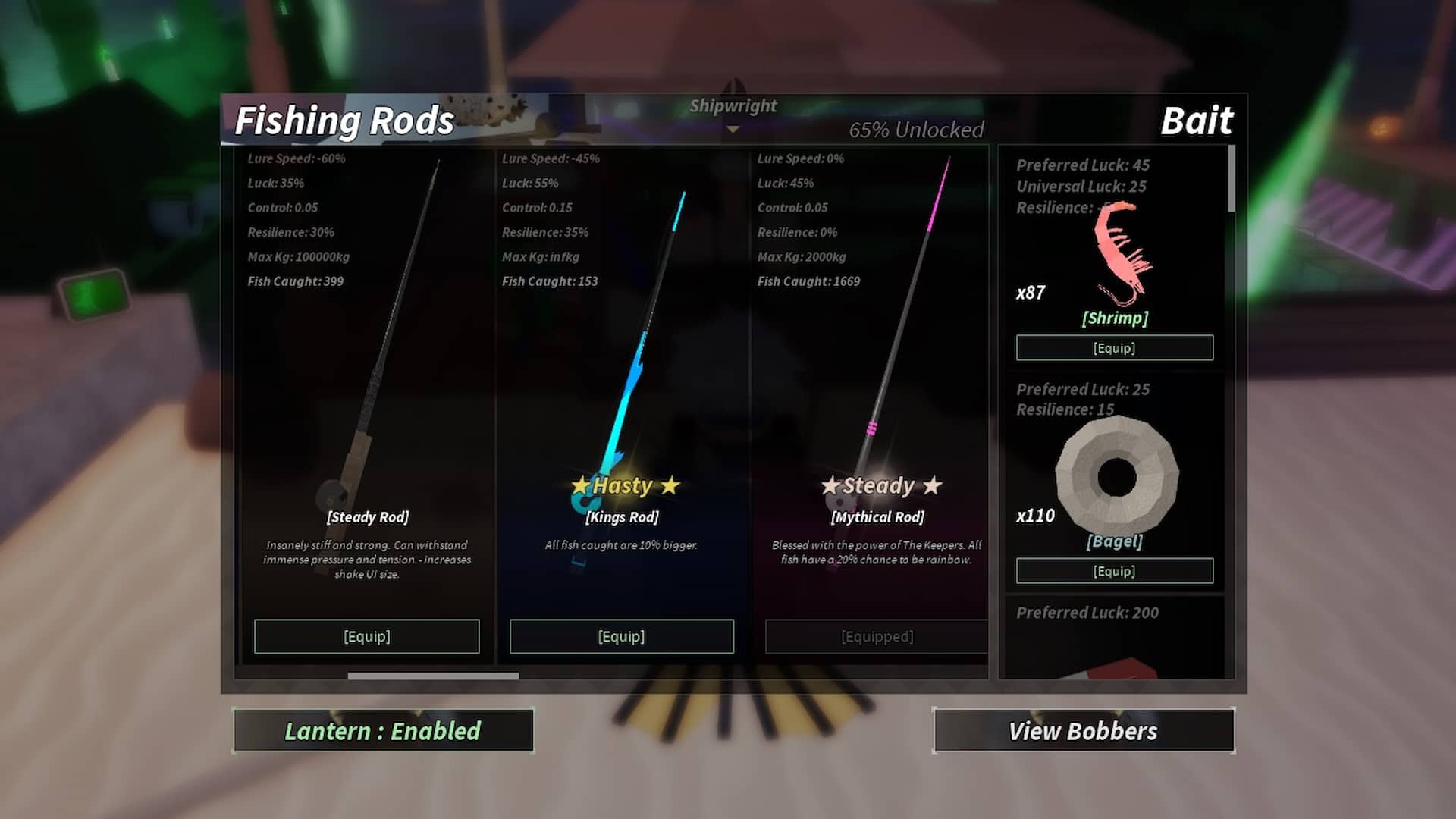Equip the Bagel bait

(1113, 570)
